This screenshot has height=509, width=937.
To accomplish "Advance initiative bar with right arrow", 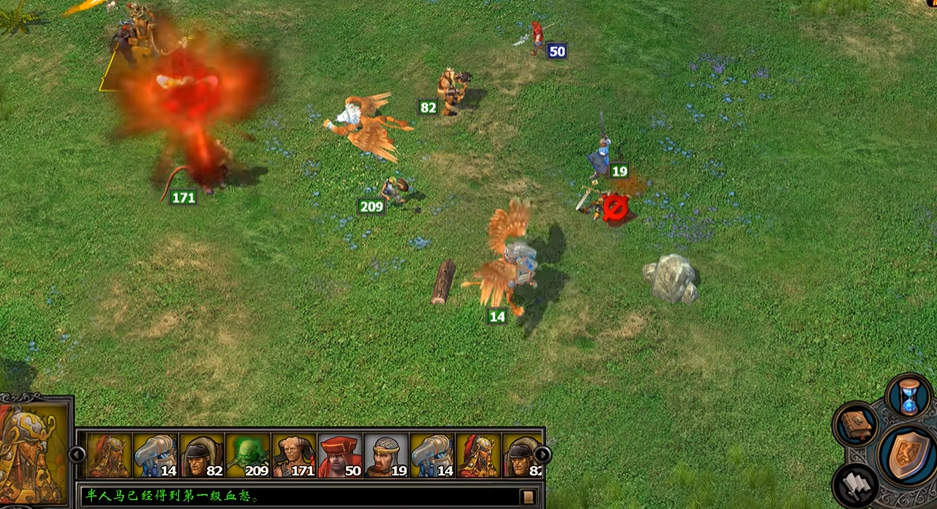I will point(543,455).
